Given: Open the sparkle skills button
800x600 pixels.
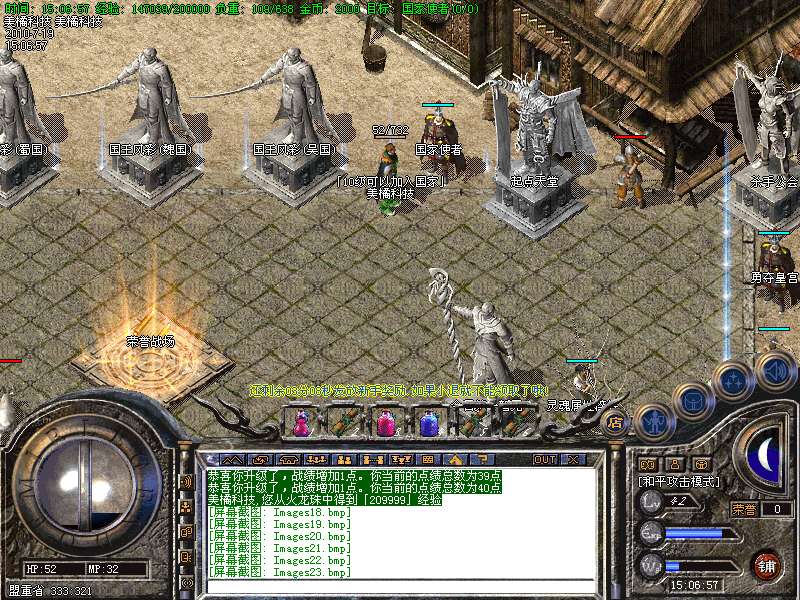Looking at the screenshot, I should pyautogui.click(x=735, y=380).
